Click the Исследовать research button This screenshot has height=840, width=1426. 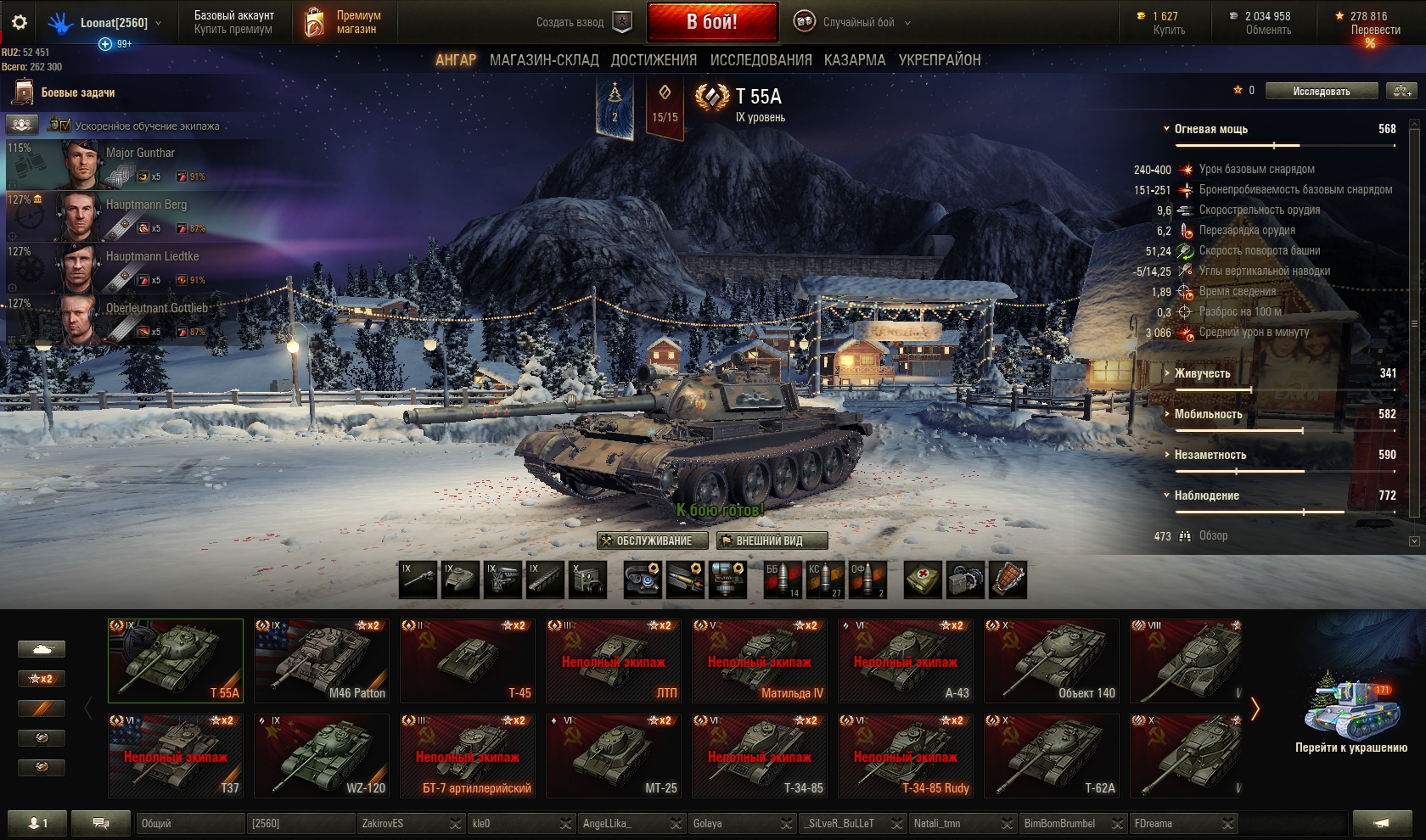pos(1321,92)
